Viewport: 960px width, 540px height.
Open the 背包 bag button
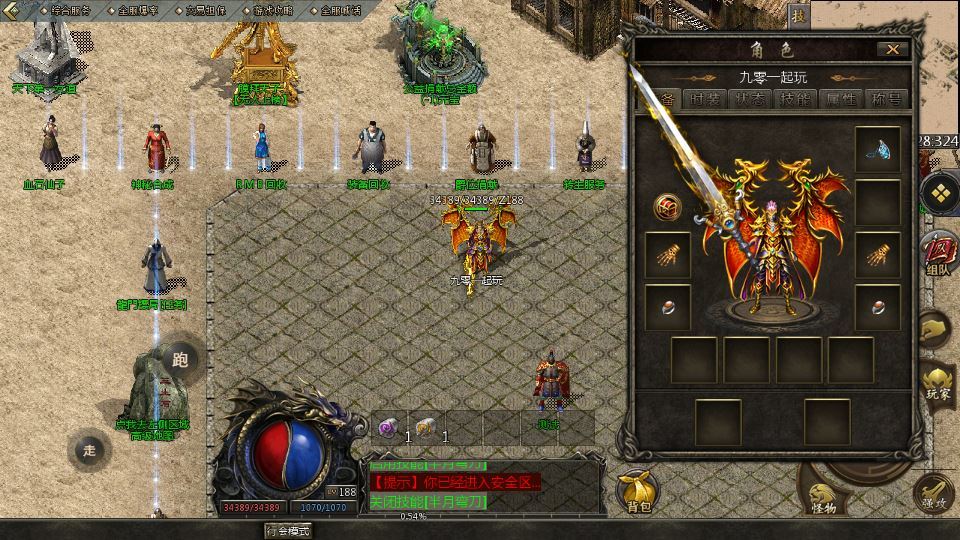click(638, 490)
